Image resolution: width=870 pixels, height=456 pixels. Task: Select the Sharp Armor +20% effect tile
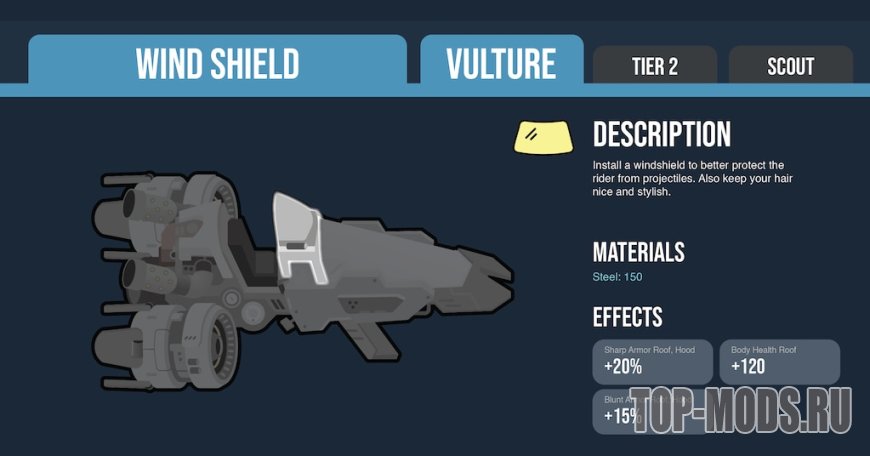(x=655, y=361)
